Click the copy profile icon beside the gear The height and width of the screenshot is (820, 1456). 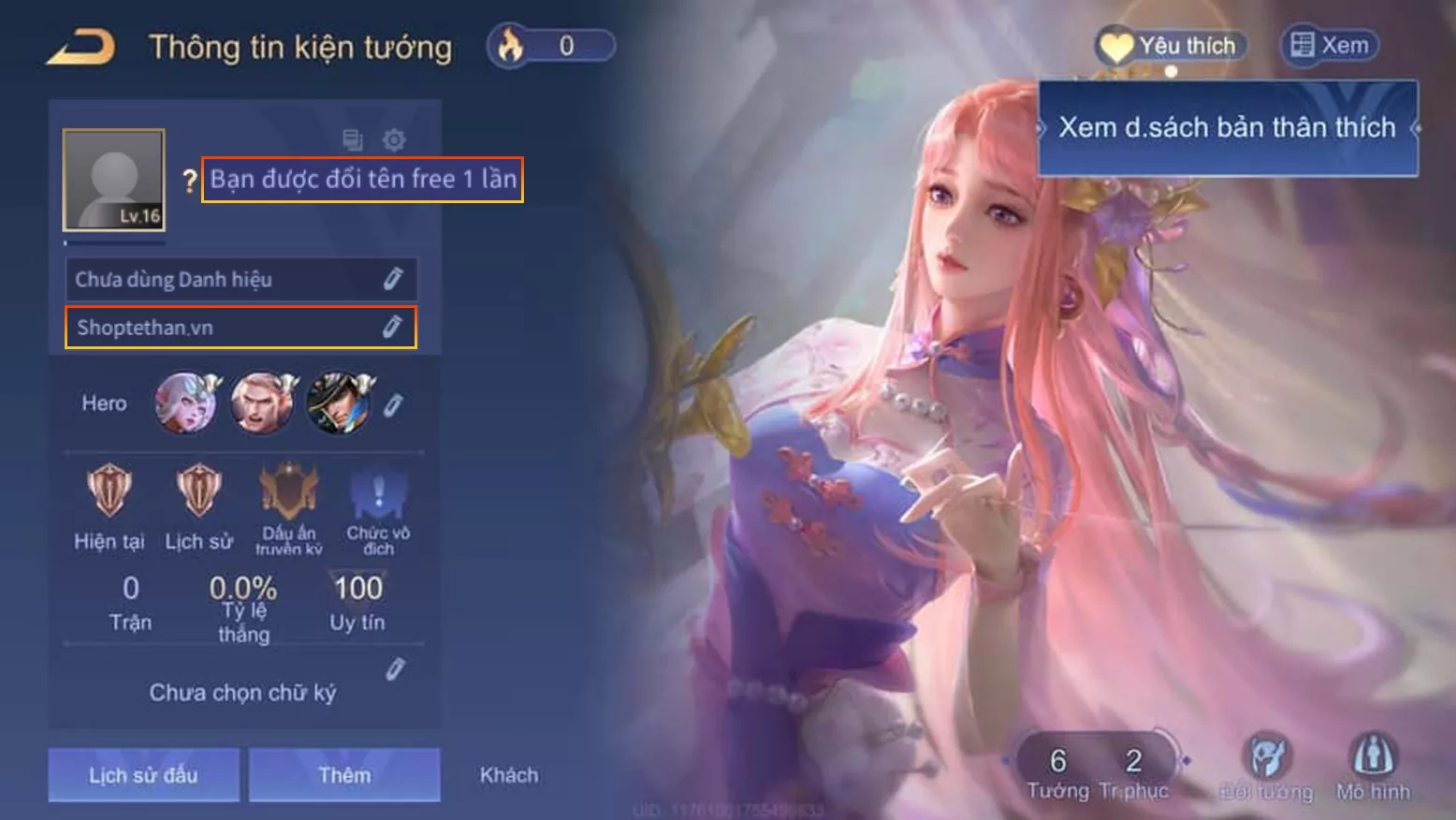[x=350, y=139]
